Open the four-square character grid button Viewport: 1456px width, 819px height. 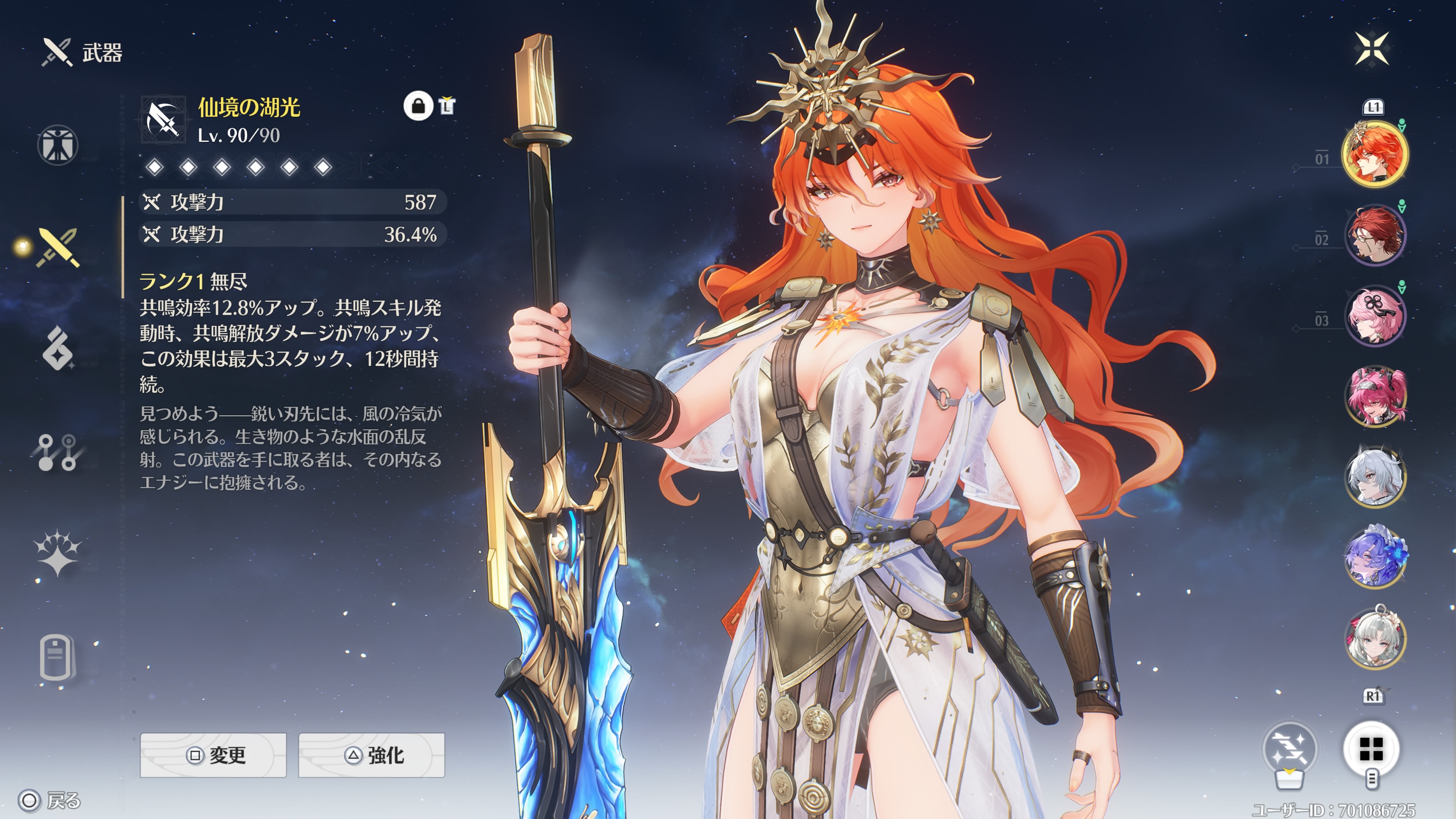[x=1371, y=750]
